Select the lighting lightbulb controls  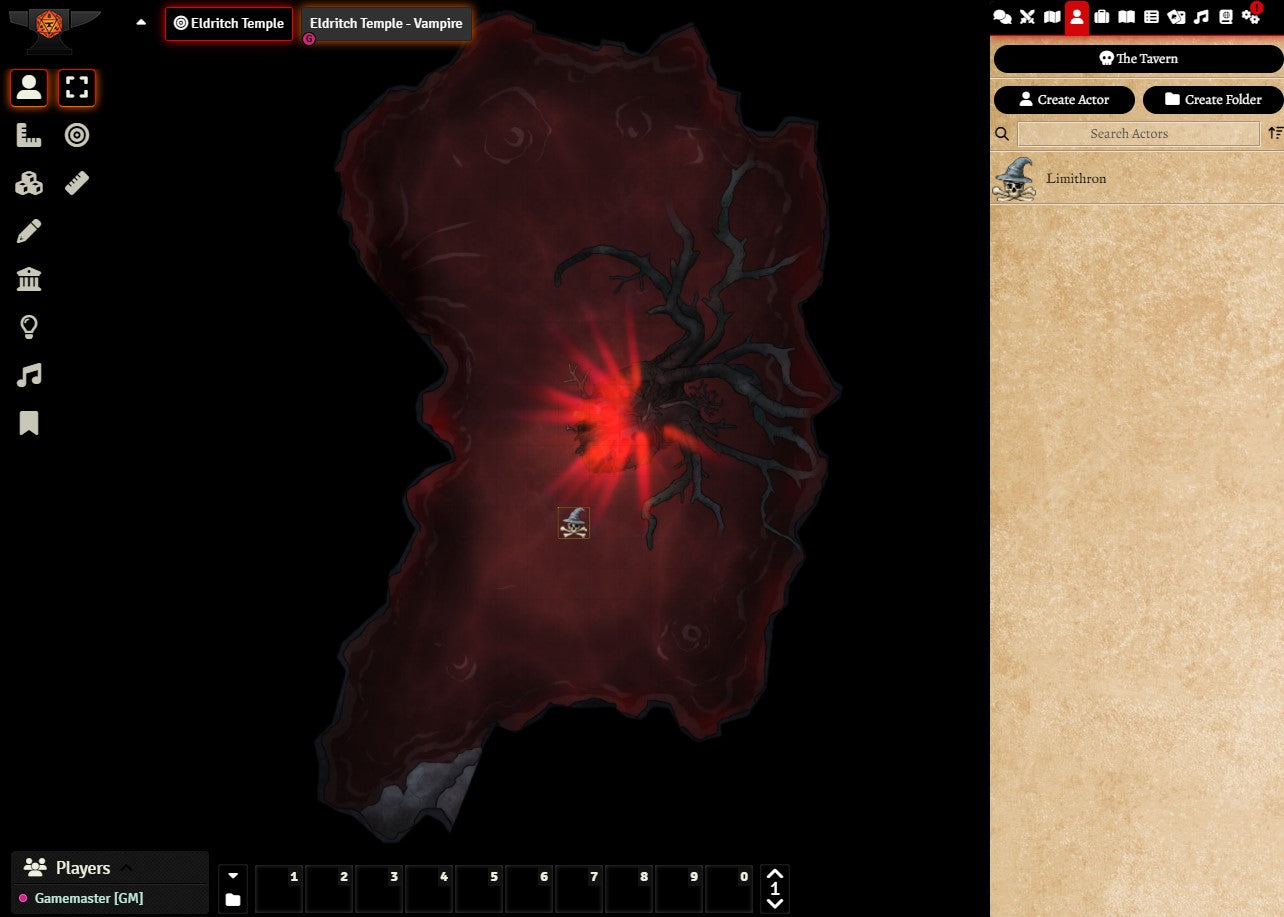29,327
